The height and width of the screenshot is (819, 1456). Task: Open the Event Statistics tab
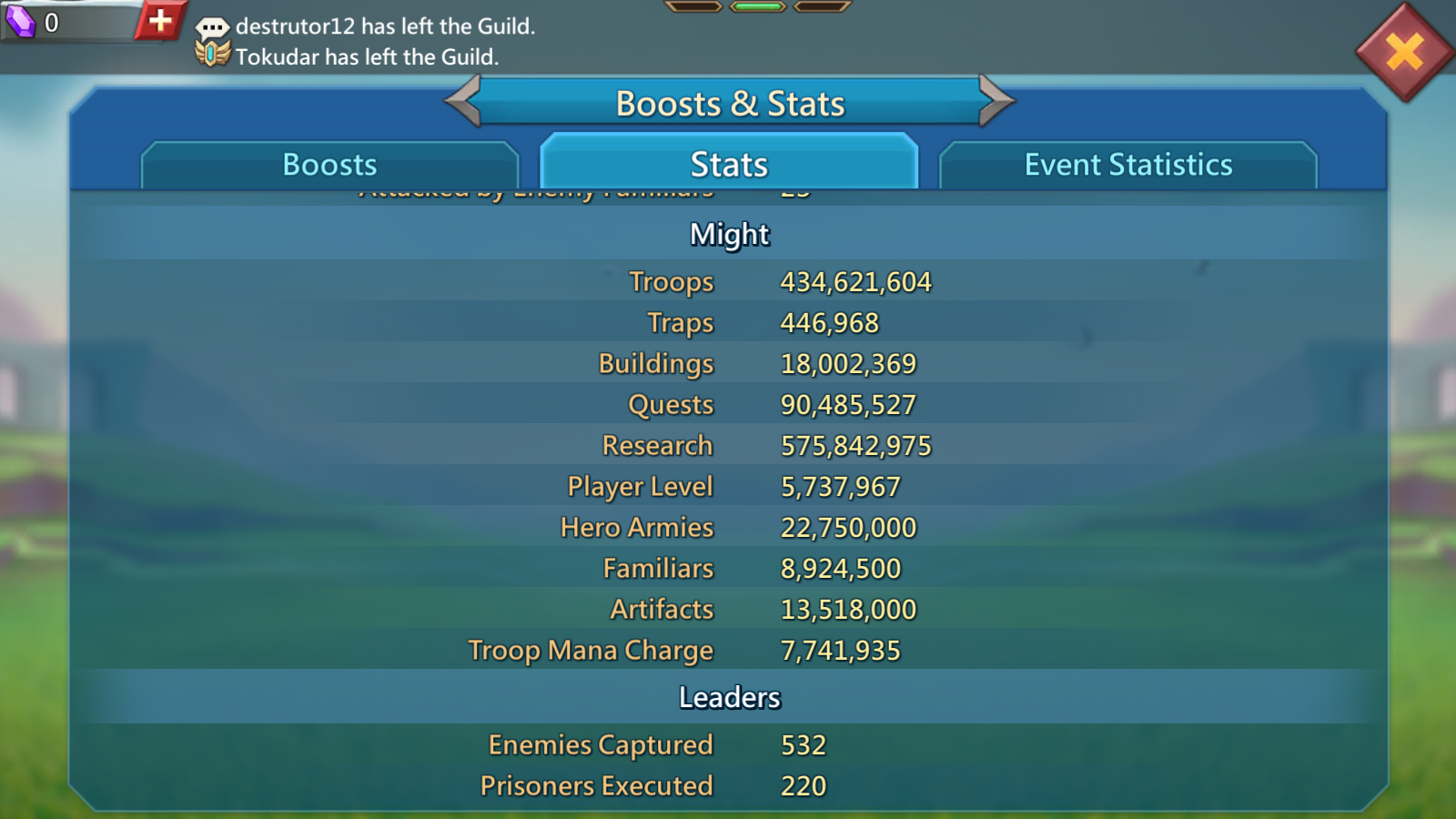click(x=1127, y=165)
